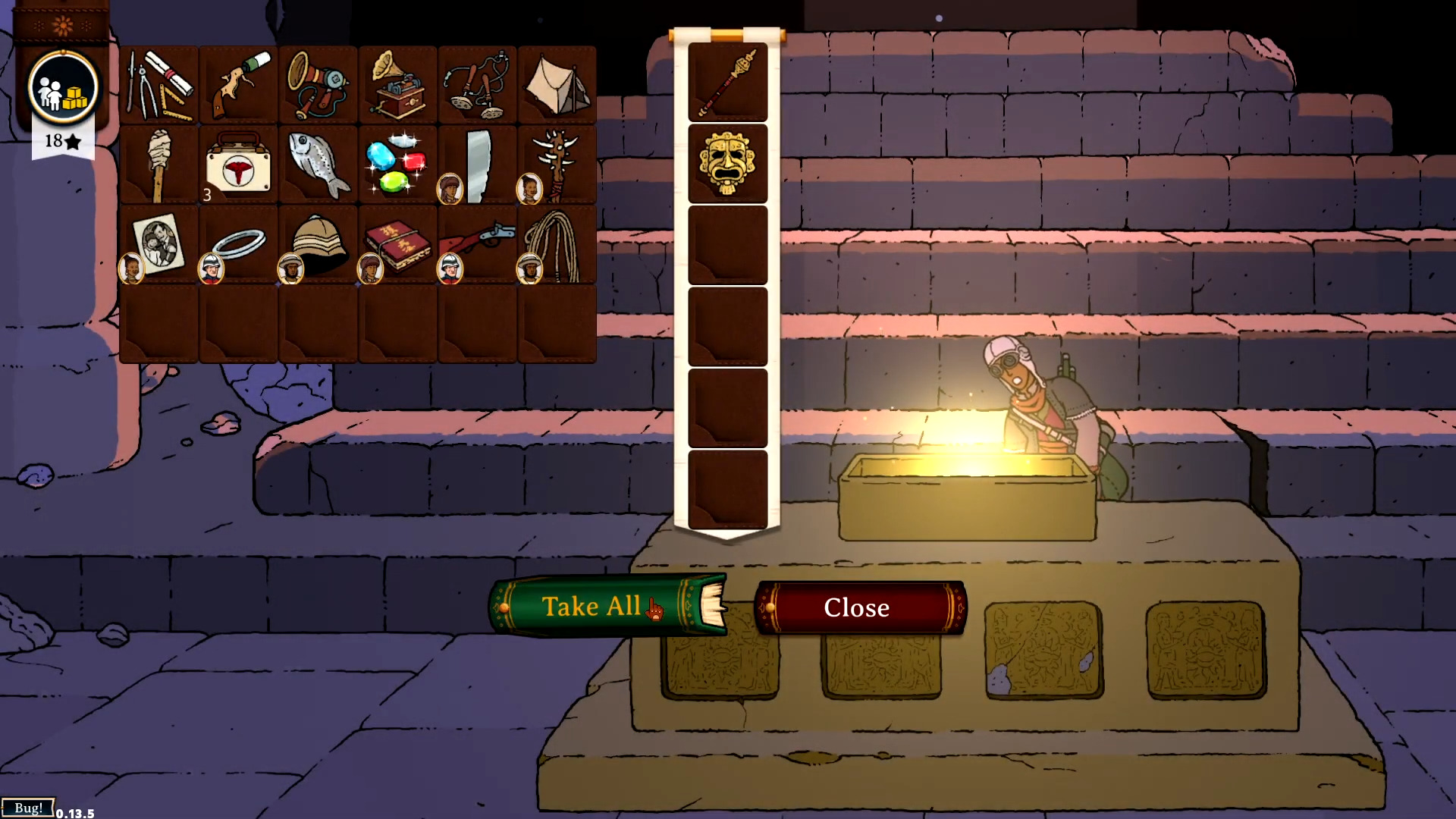Pick the golden mask from the loot
1456x819 pixels.
(727, 164)
